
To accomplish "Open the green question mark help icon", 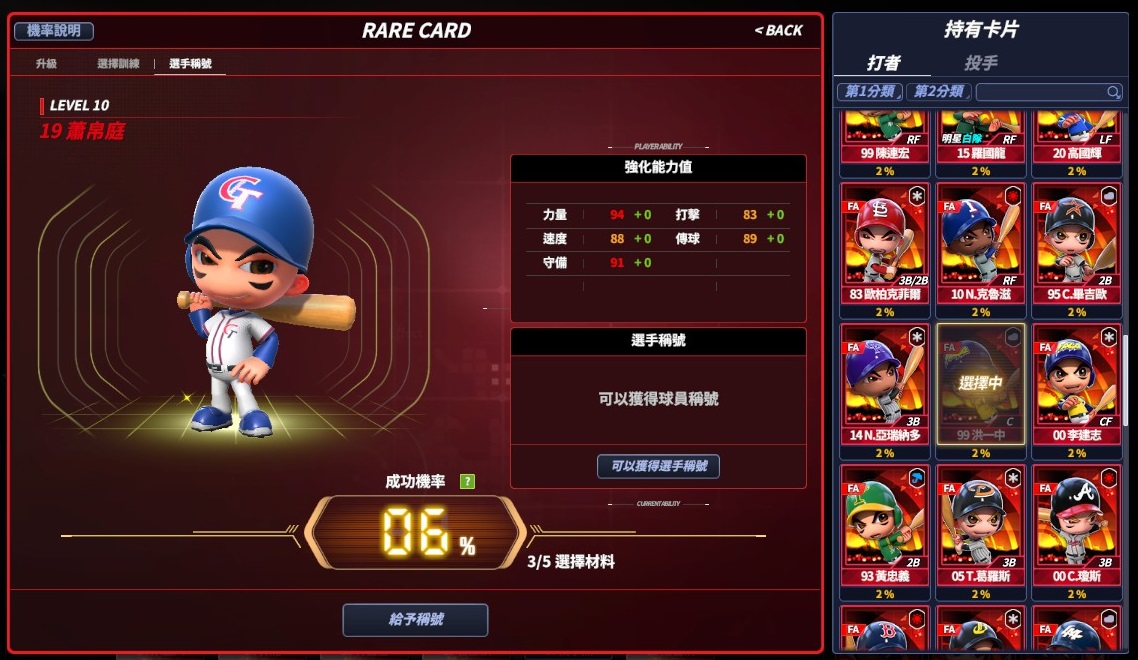I will [x=467, y=482].
